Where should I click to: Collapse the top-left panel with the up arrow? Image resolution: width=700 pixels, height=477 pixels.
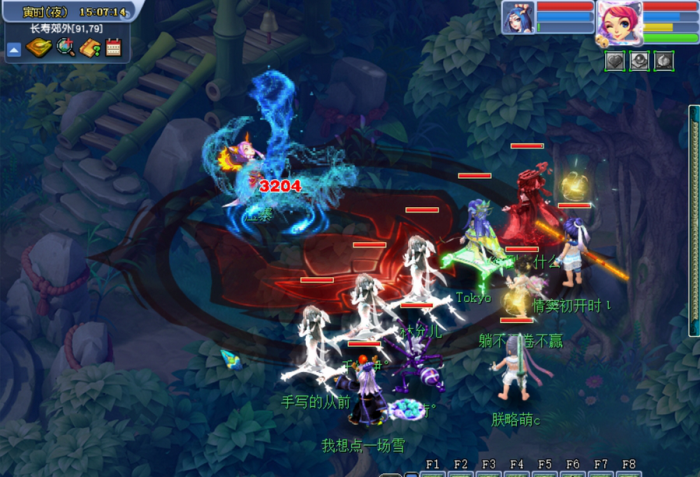(15, 48)
